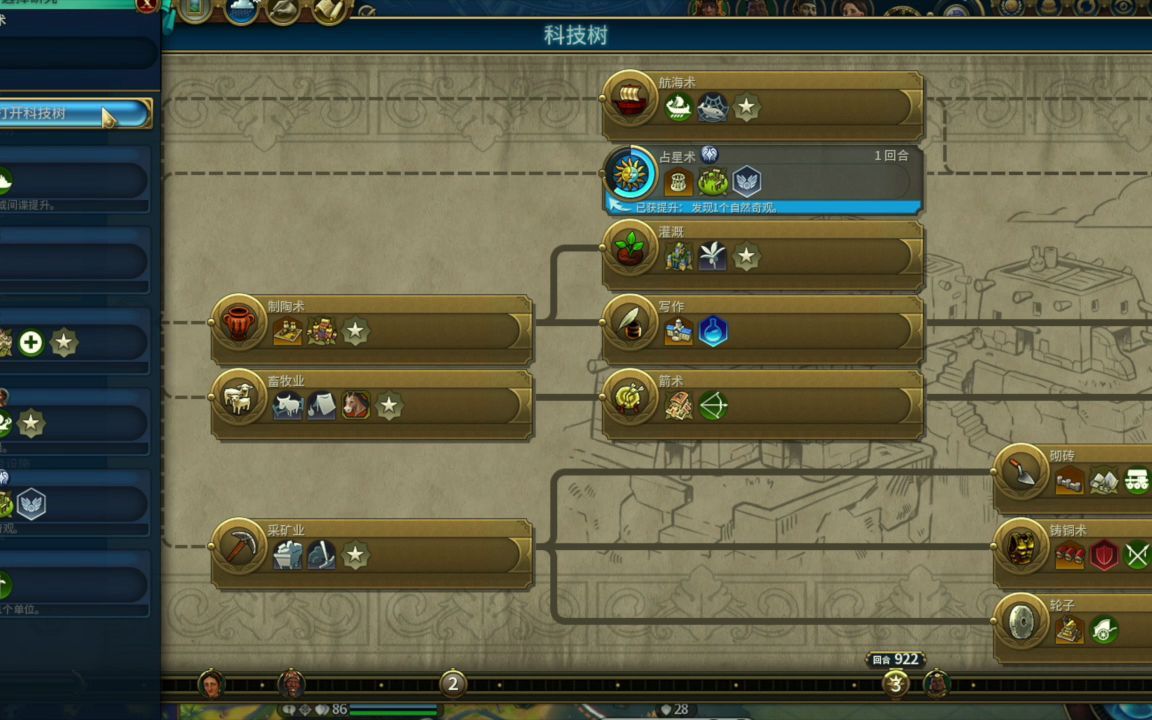Image resolution: width=1152 pixels, height=720 pixels.
Task: Click the campus icon inside the 写作 node
Action: click(x=679, y=332)
